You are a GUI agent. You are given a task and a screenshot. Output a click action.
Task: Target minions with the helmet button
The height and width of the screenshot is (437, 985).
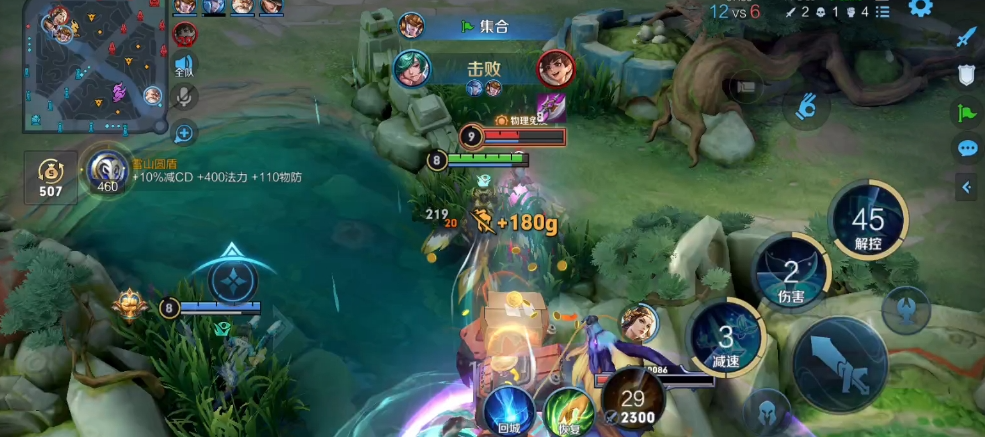pos(766,412)
